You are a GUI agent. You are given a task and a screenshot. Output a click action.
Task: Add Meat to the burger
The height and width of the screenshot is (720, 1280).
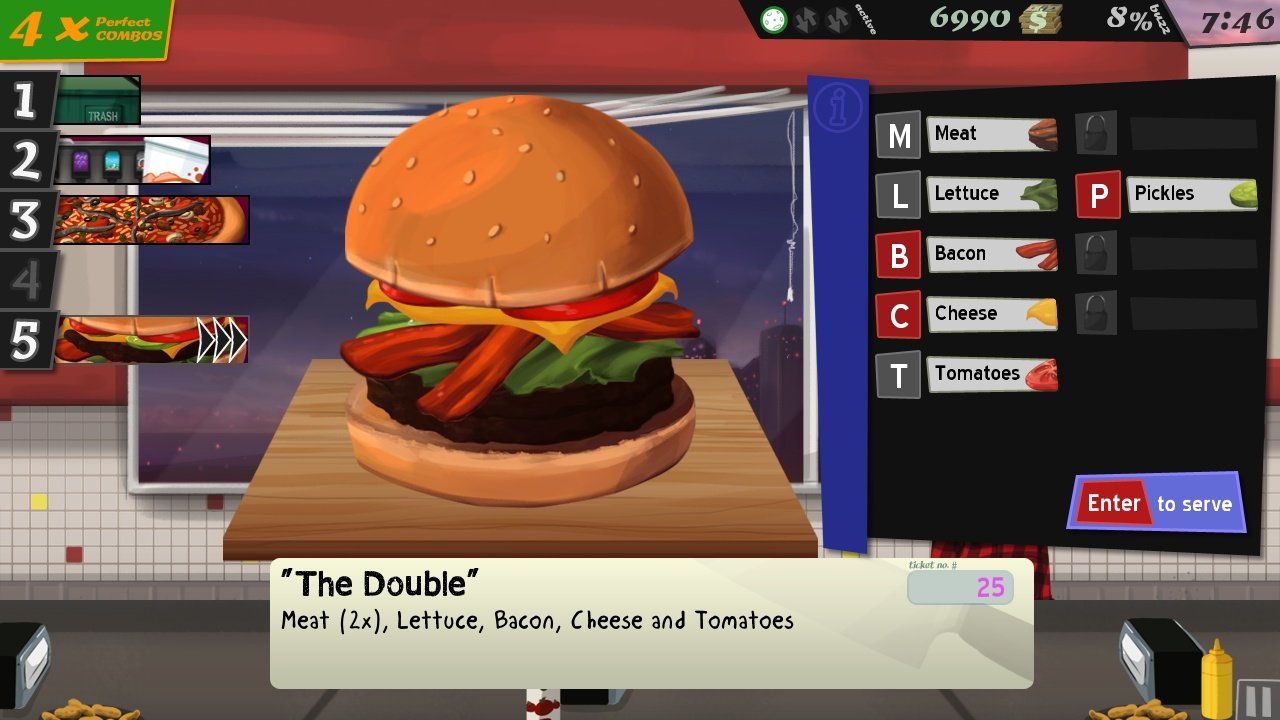[991, 133]
